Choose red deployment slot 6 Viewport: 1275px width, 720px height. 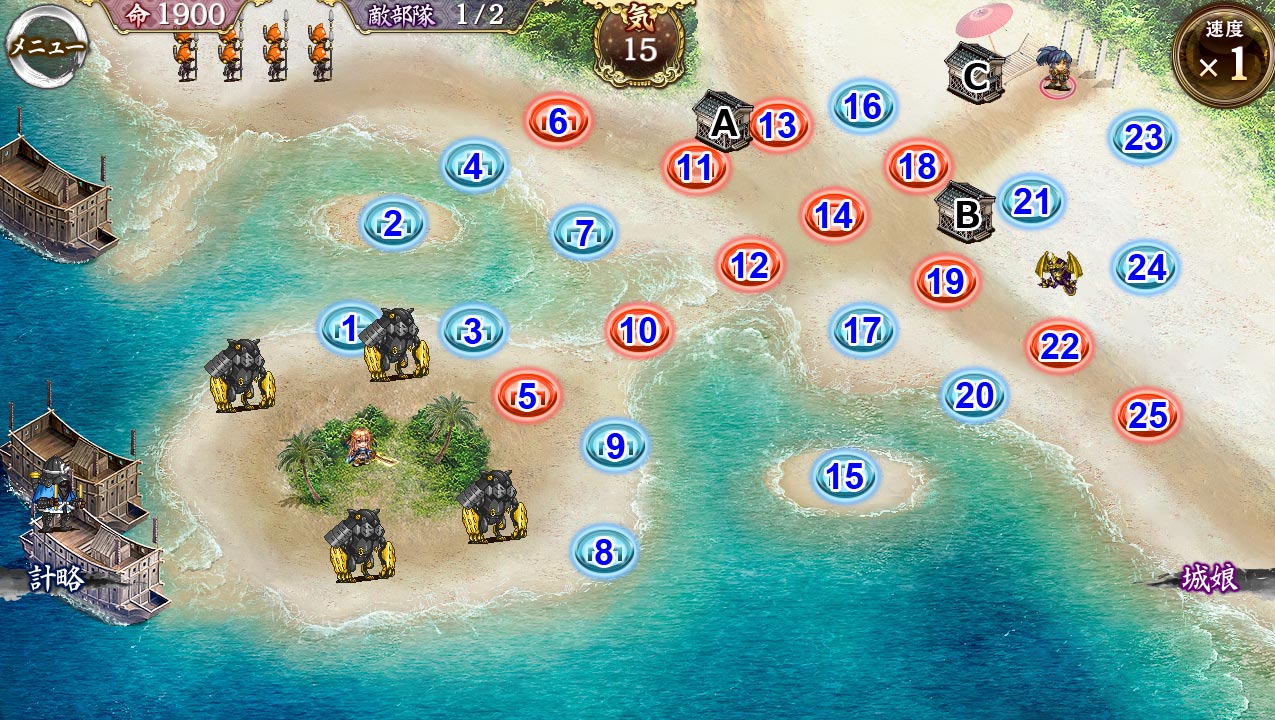558,121
